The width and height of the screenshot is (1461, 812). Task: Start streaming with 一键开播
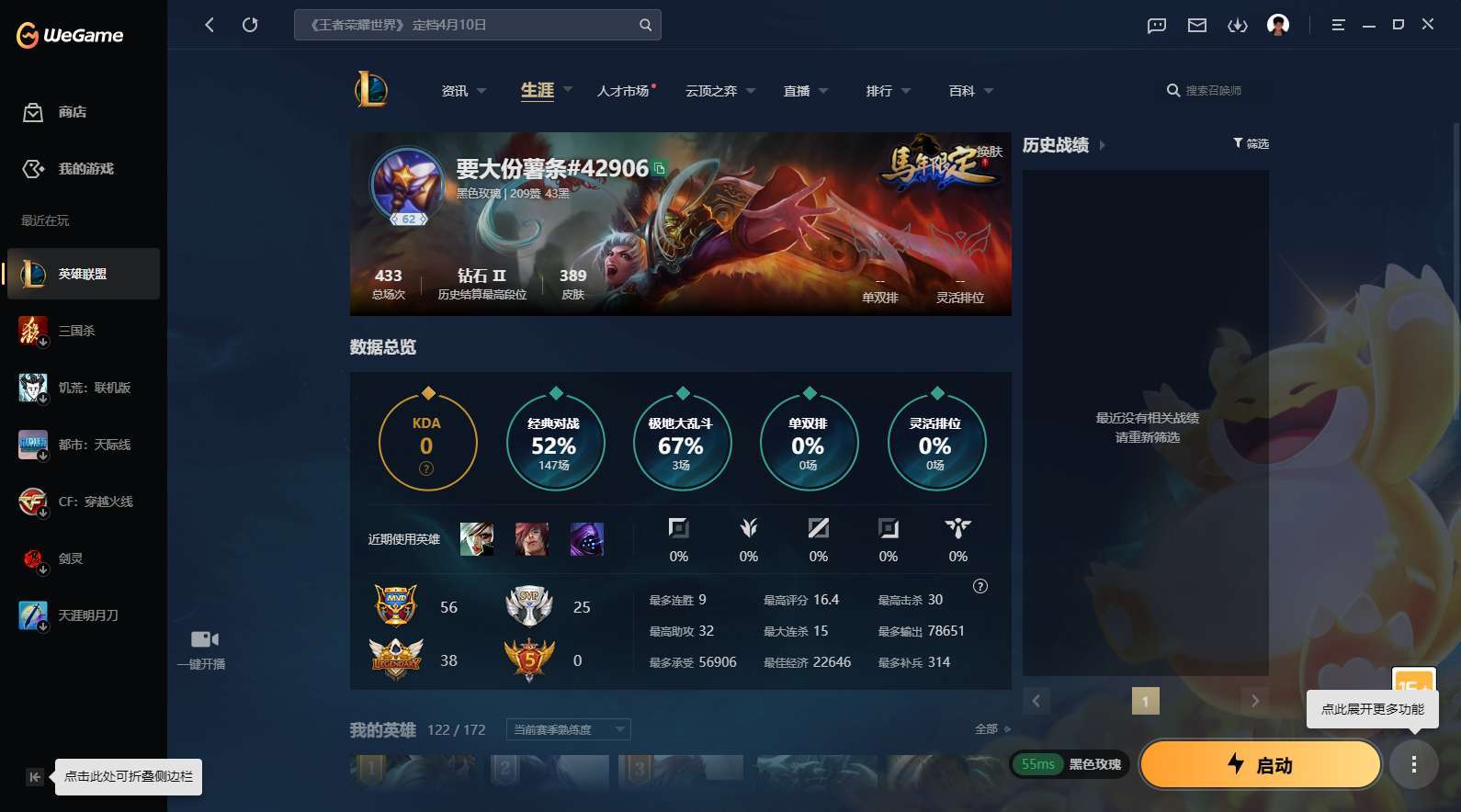pos(202,648)
